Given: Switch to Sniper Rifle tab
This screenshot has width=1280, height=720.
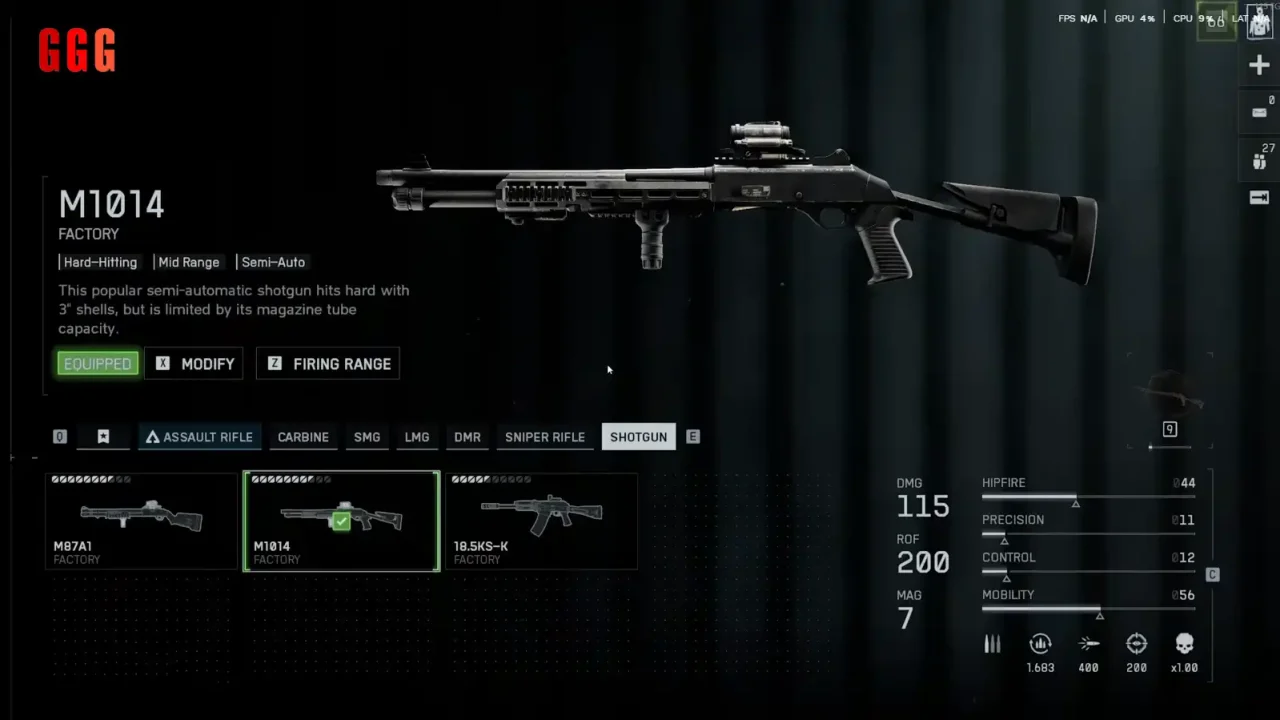Looking at the screenshot, I should tap(545, 437).
